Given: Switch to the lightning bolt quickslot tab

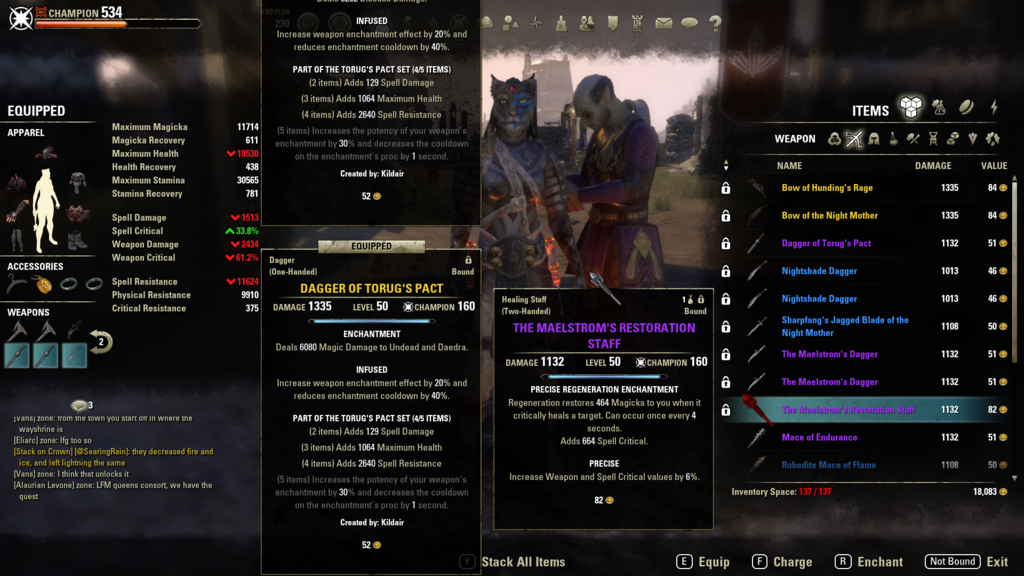Looking at the screenshot, I should pos(994,107).
